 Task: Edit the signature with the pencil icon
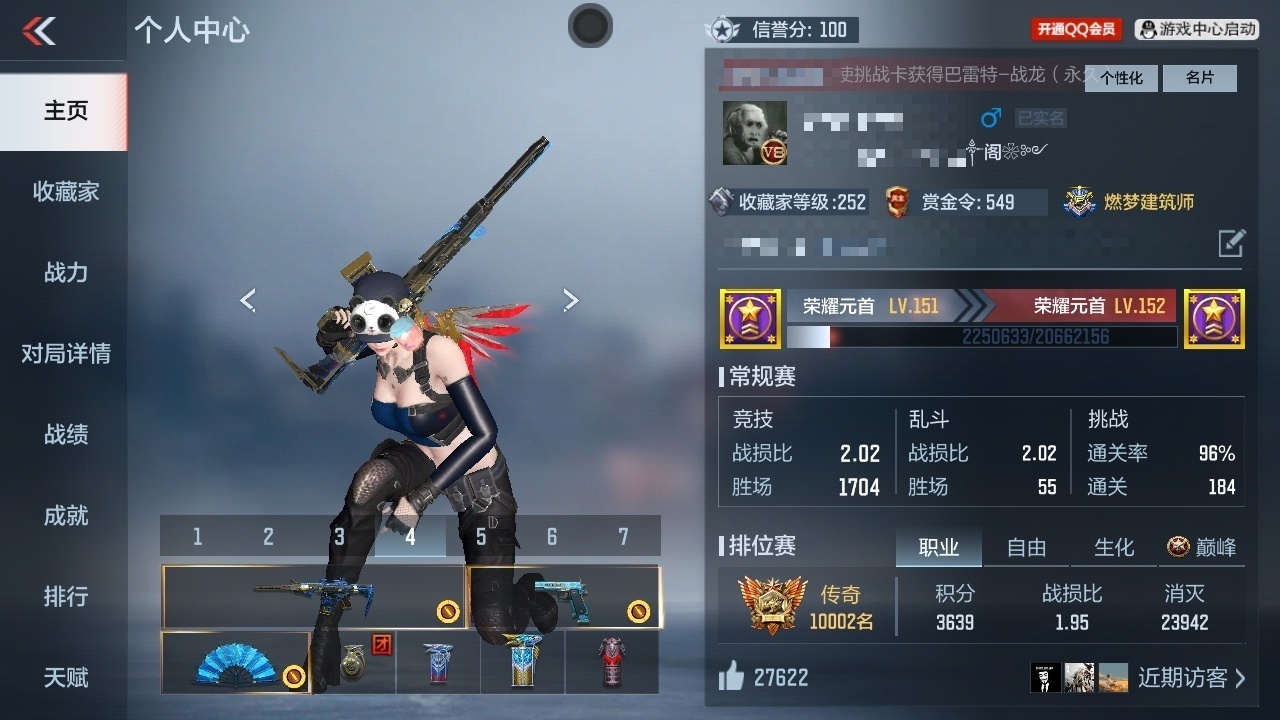pos(1232,243)
